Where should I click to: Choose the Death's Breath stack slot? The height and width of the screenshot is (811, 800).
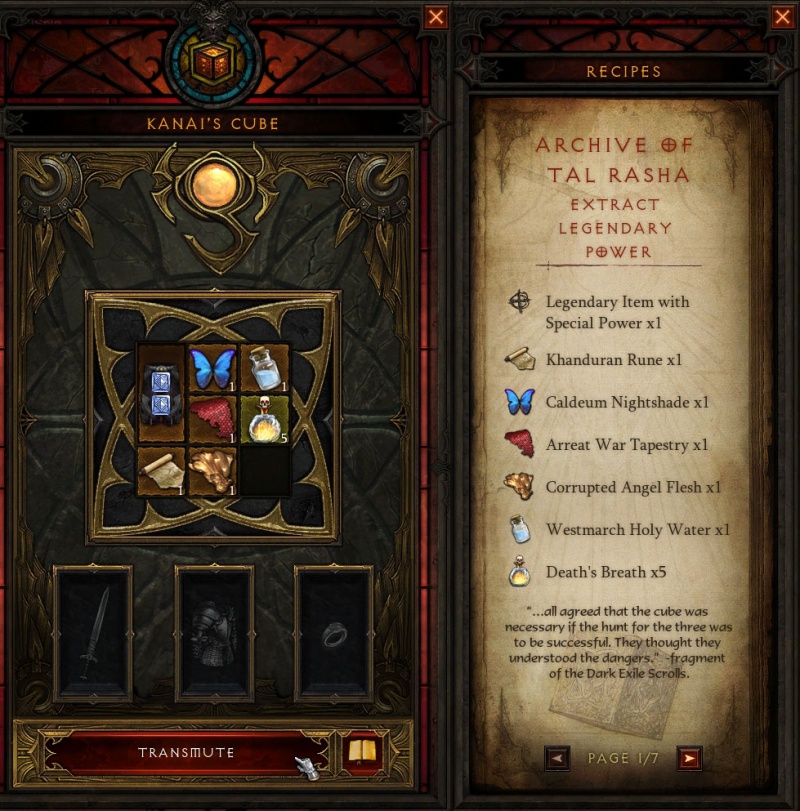263,419
